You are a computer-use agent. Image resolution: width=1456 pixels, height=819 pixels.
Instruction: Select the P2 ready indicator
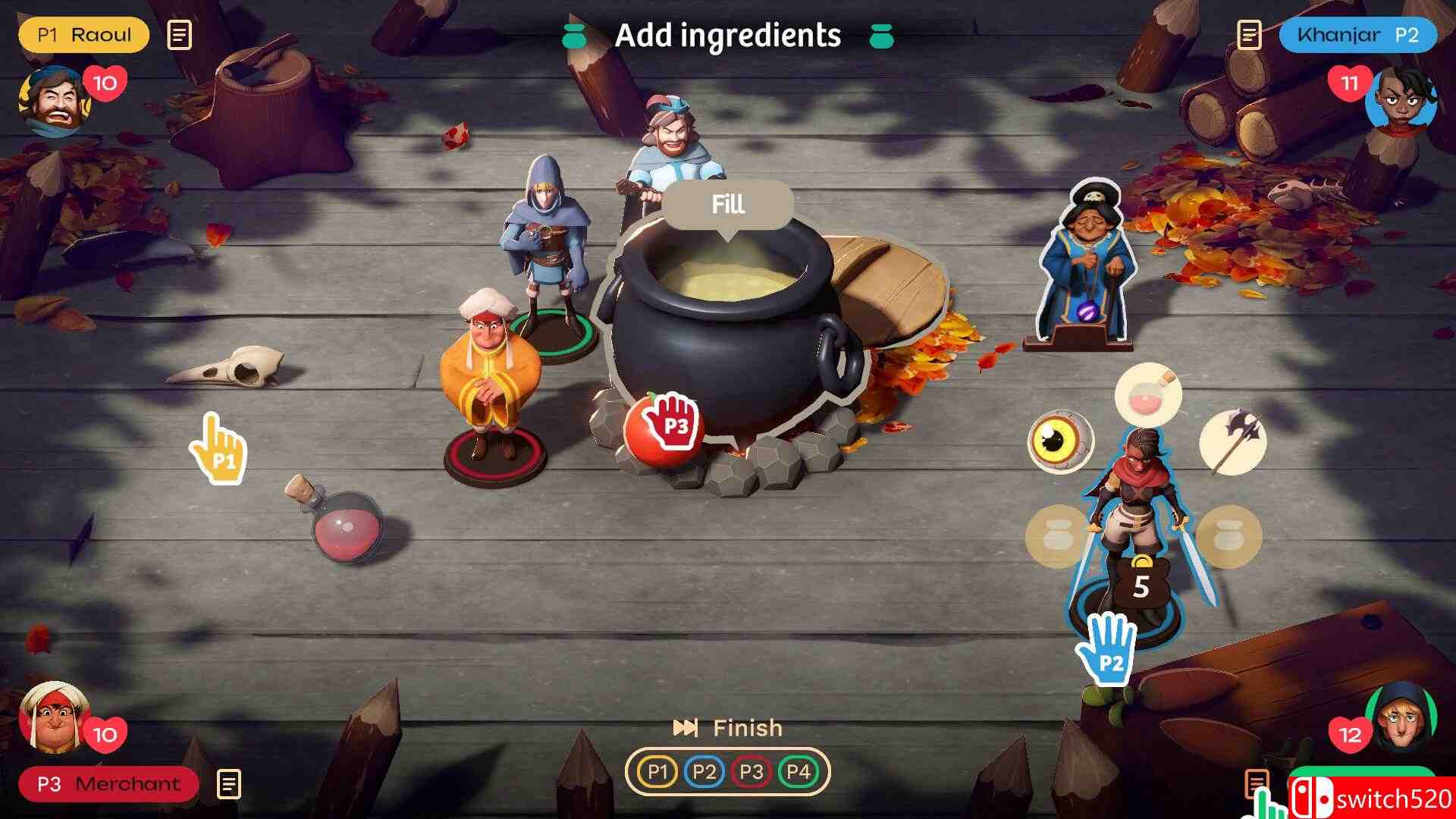[704, 772]
